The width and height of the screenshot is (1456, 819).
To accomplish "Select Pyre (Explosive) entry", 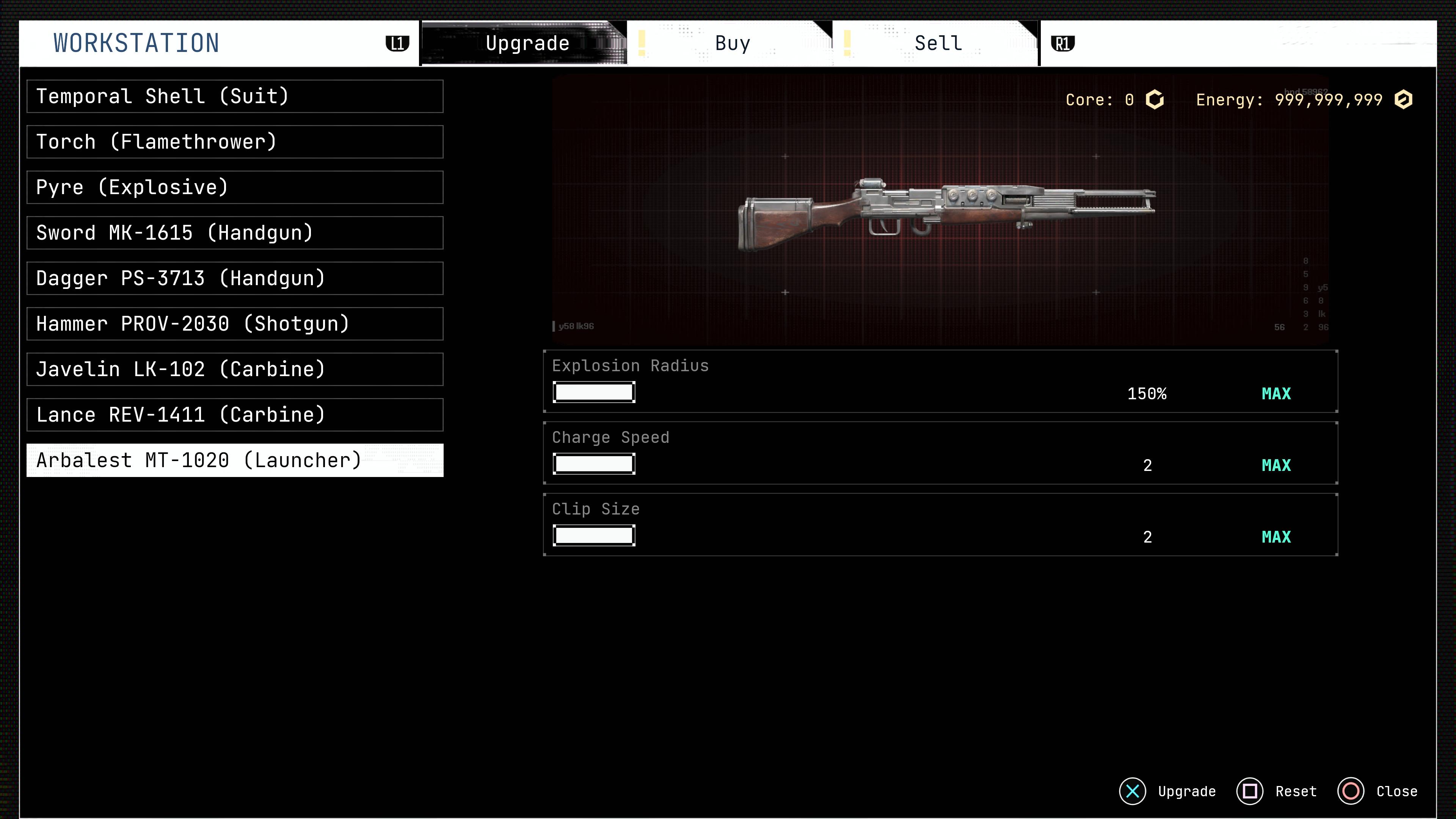I will (x=235, y=188).
